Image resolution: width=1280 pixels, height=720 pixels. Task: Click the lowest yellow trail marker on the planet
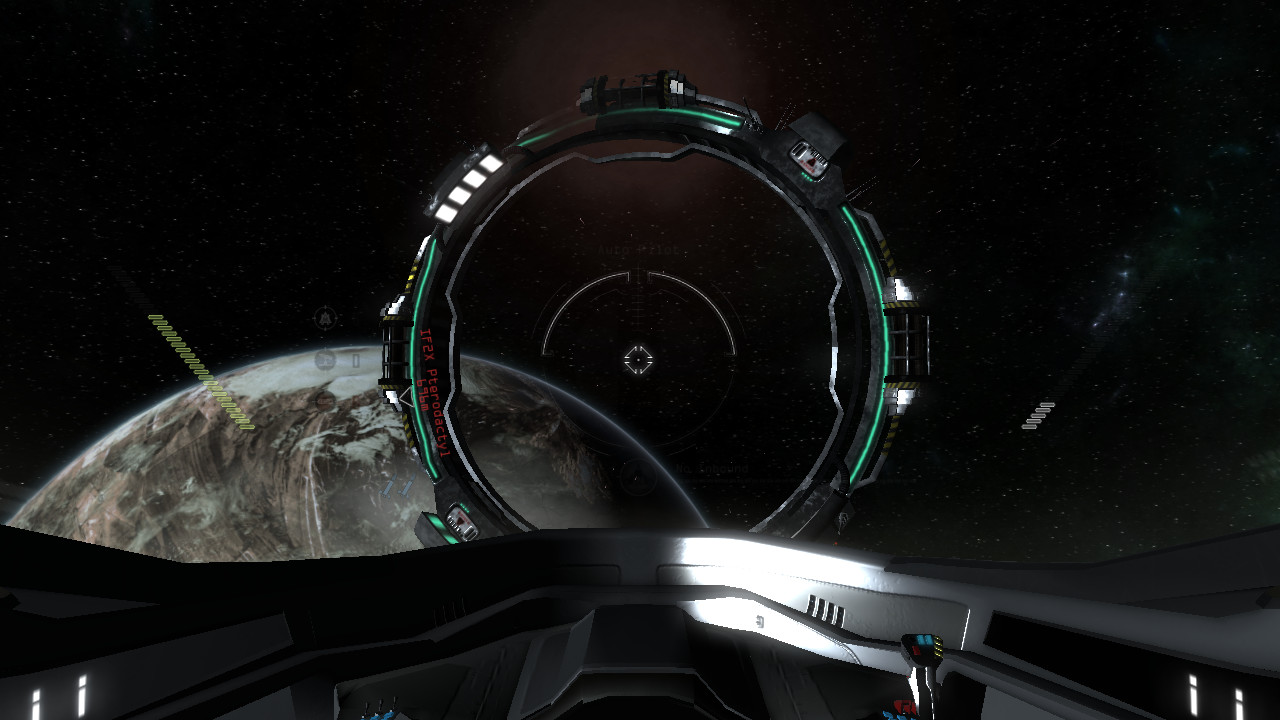(x=245, y=426)
